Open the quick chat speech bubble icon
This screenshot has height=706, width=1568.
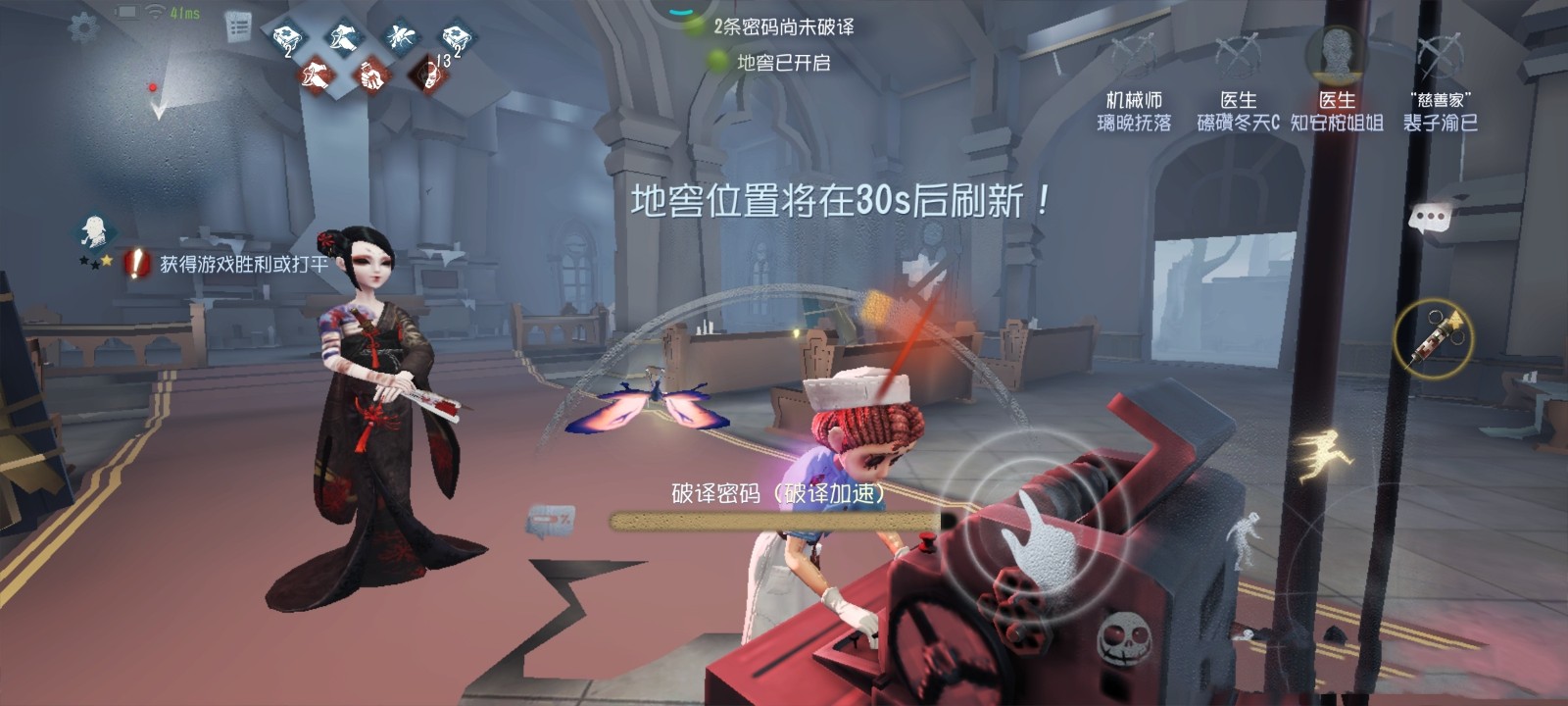1431,218
